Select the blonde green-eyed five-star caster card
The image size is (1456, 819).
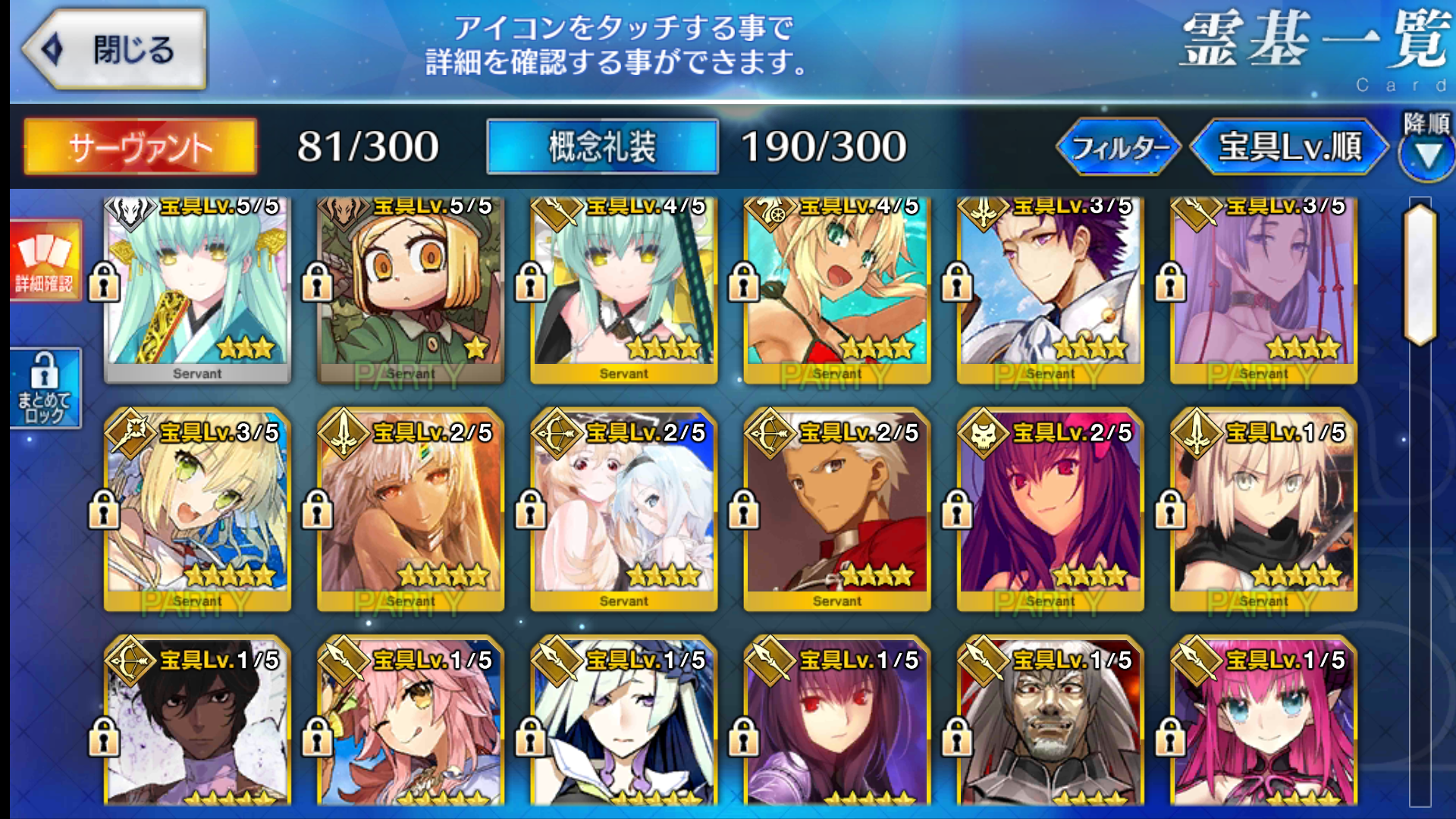(x=197, y=510)
